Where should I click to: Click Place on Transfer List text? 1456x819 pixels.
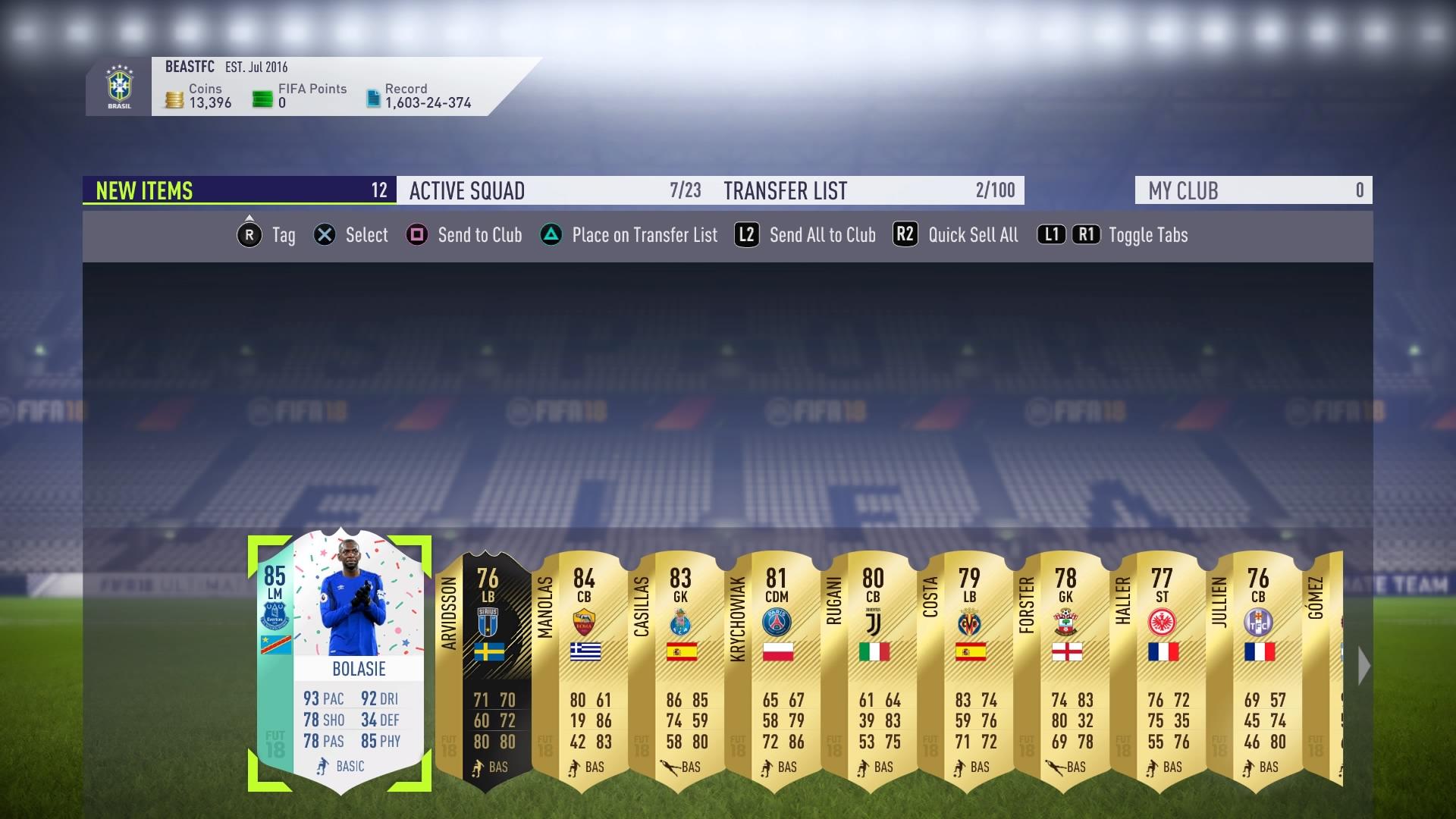[x=644, y=236]
